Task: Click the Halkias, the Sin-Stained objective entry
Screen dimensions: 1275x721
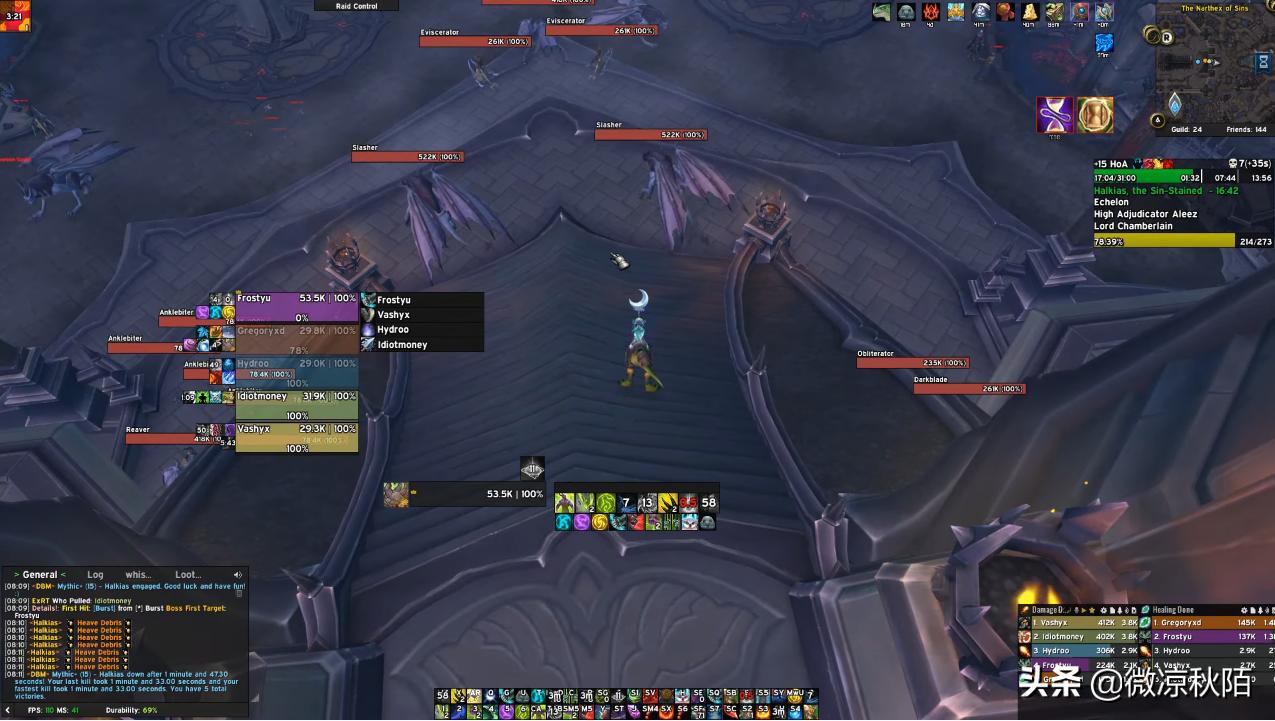Action: [x=1165, y=190]
